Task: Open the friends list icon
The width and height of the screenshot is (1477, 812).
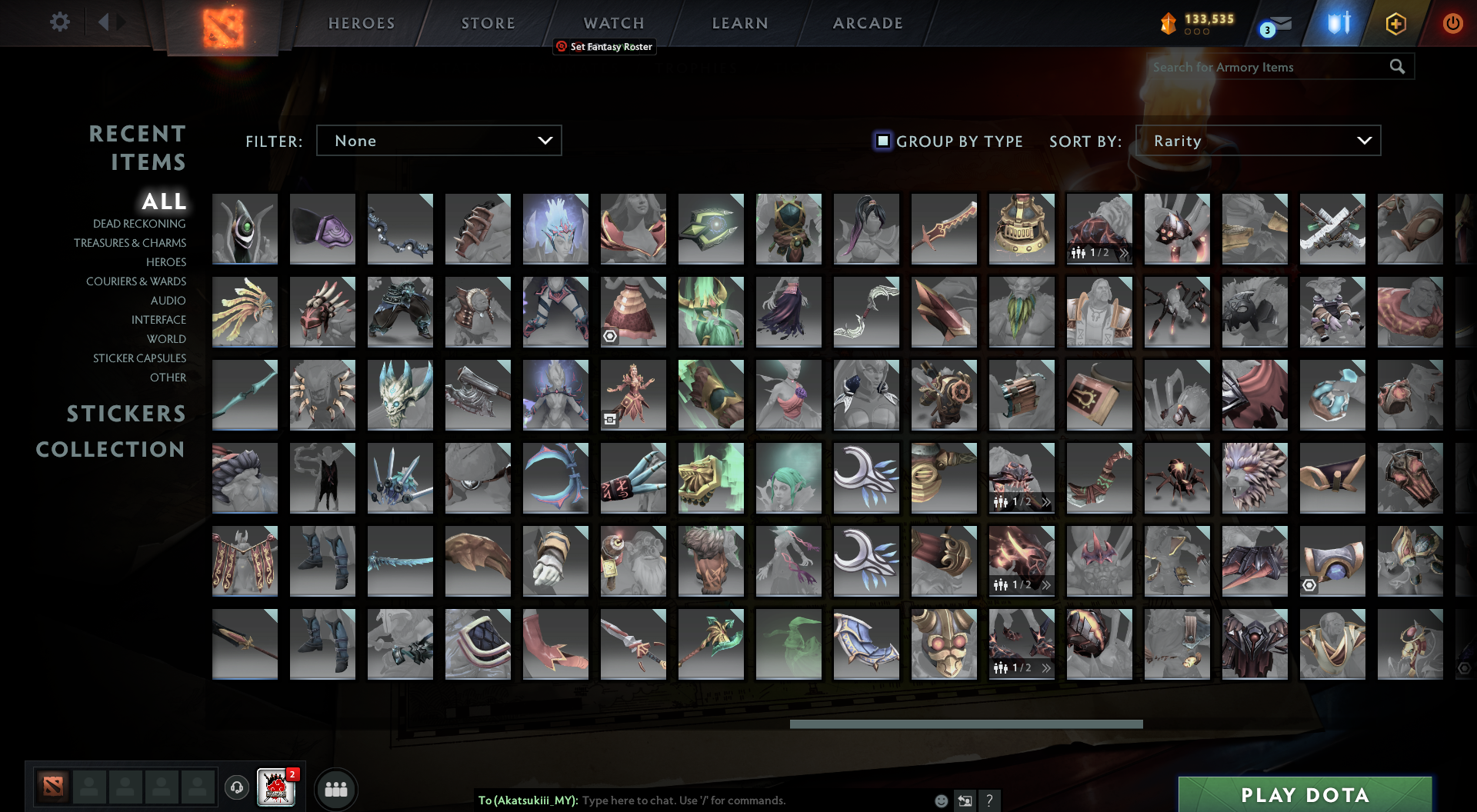Action: (x=336, y=789)
